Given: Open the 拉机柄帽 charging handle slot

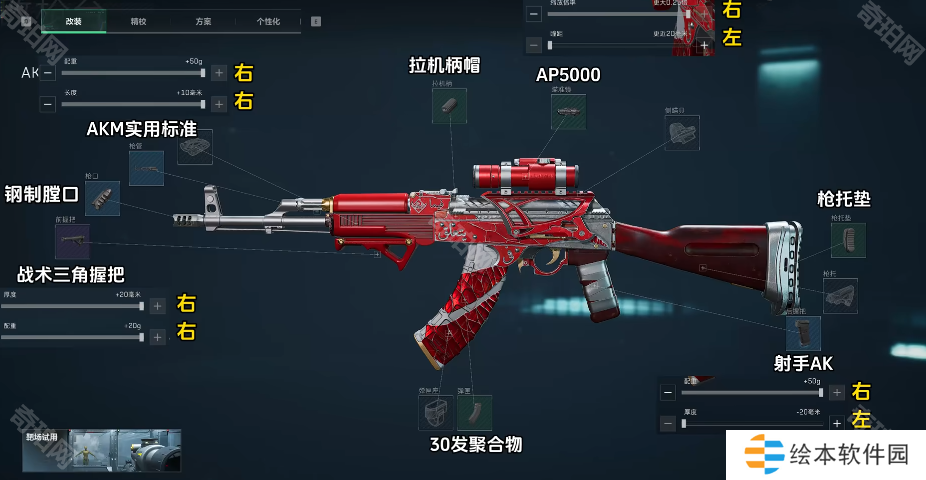Looking at the screenshot, I should coord(449,106).
